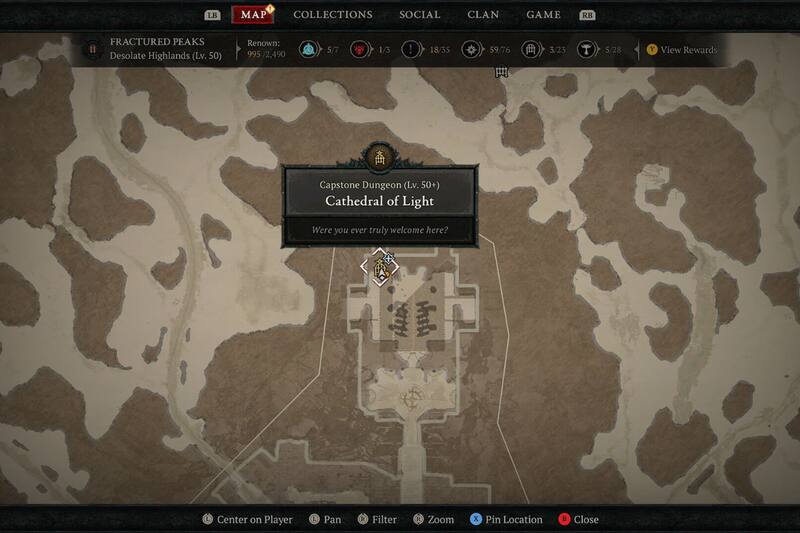
Task: Switch to the Map tab
Action: point(252,15)
